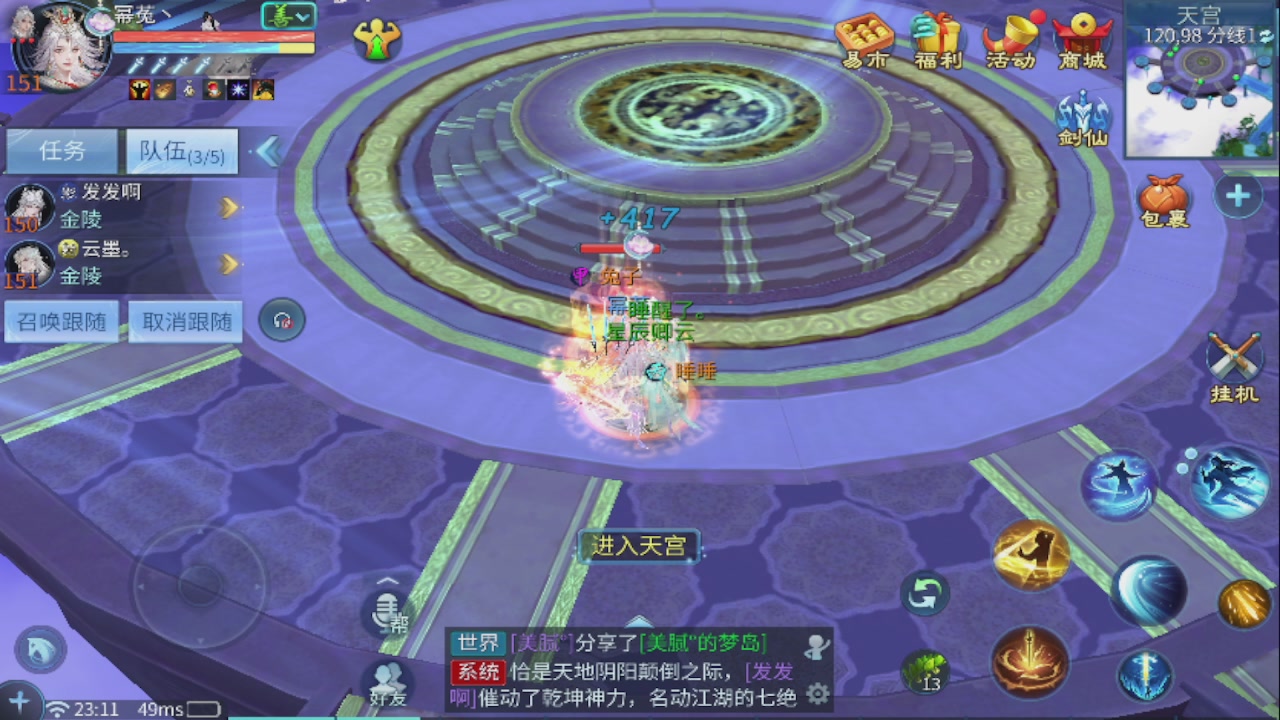1280x720 pixels.
Task: Toggle the headset icon in team panel
Action: click(x=281, y=318)
